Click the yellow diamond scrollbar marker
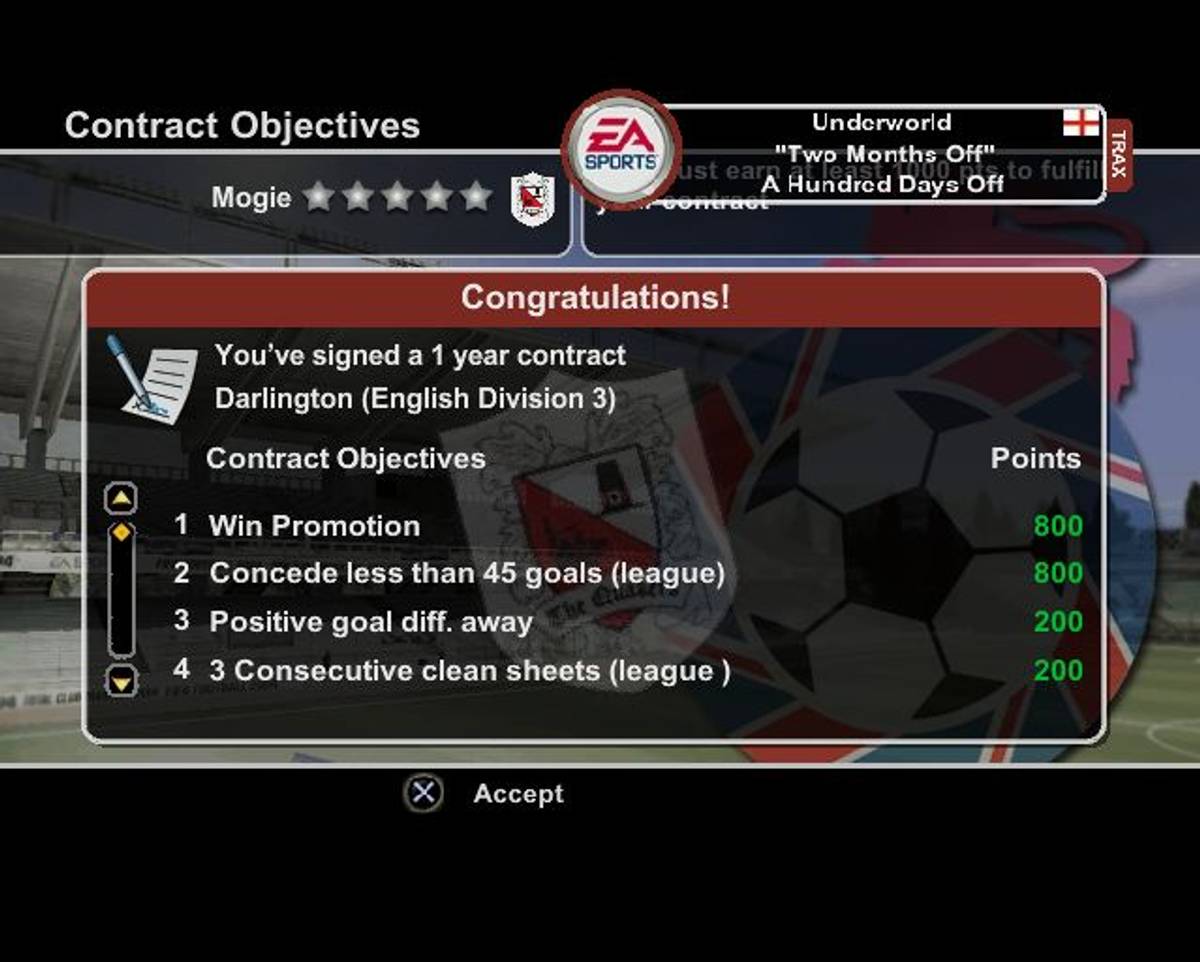 [x=121, y=532]
